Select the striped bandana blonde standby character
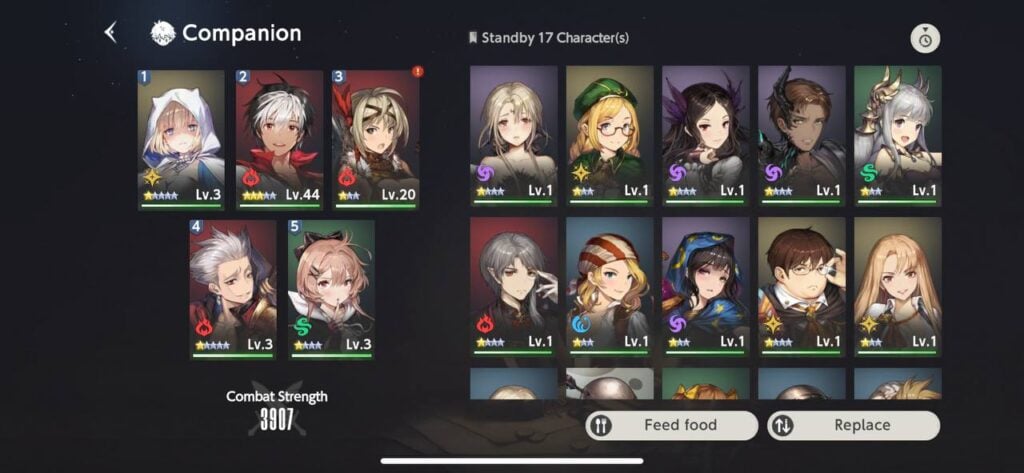Viewport: 1024px width, 473px height. point(609,285)
